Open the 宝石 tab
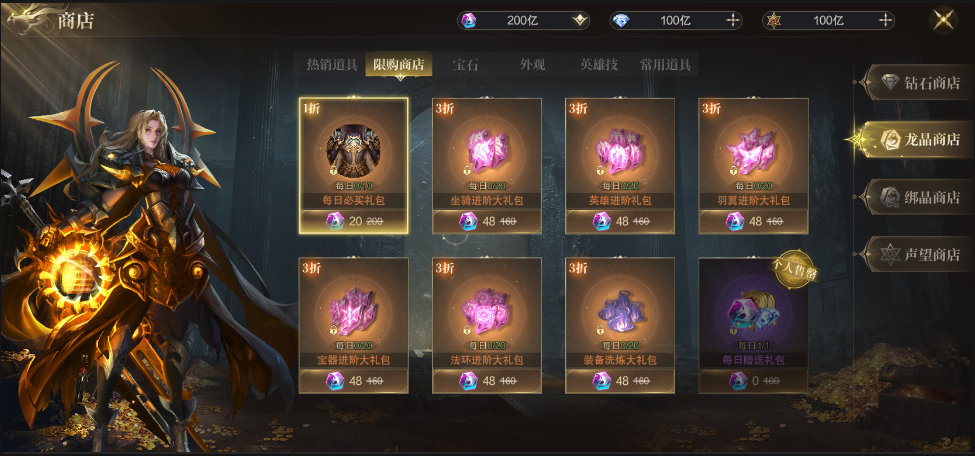 466,65
